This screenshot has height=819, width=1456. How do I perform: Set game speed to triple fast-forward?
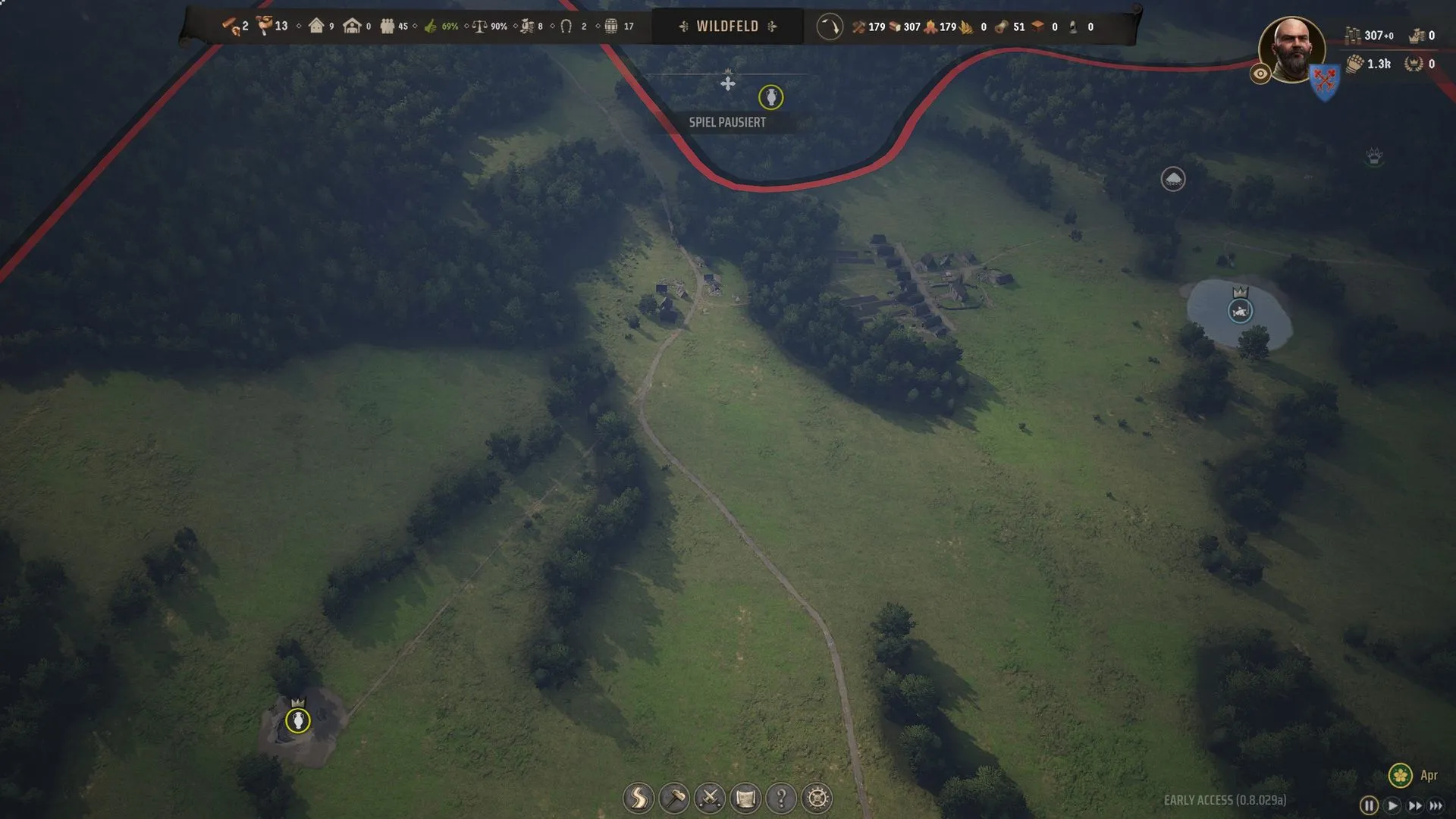pyautogui.click(x=1436, y=805)
